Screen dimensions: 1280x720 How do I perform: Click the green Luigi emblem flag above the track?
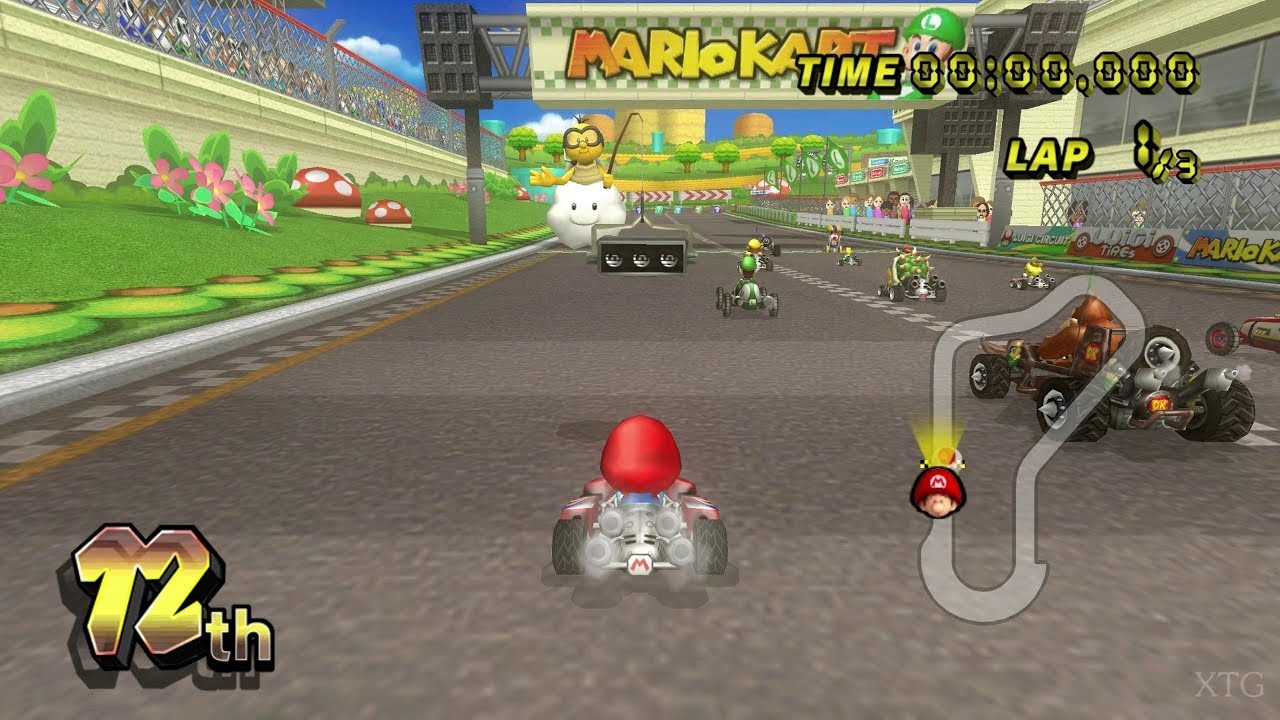(840, 157)
